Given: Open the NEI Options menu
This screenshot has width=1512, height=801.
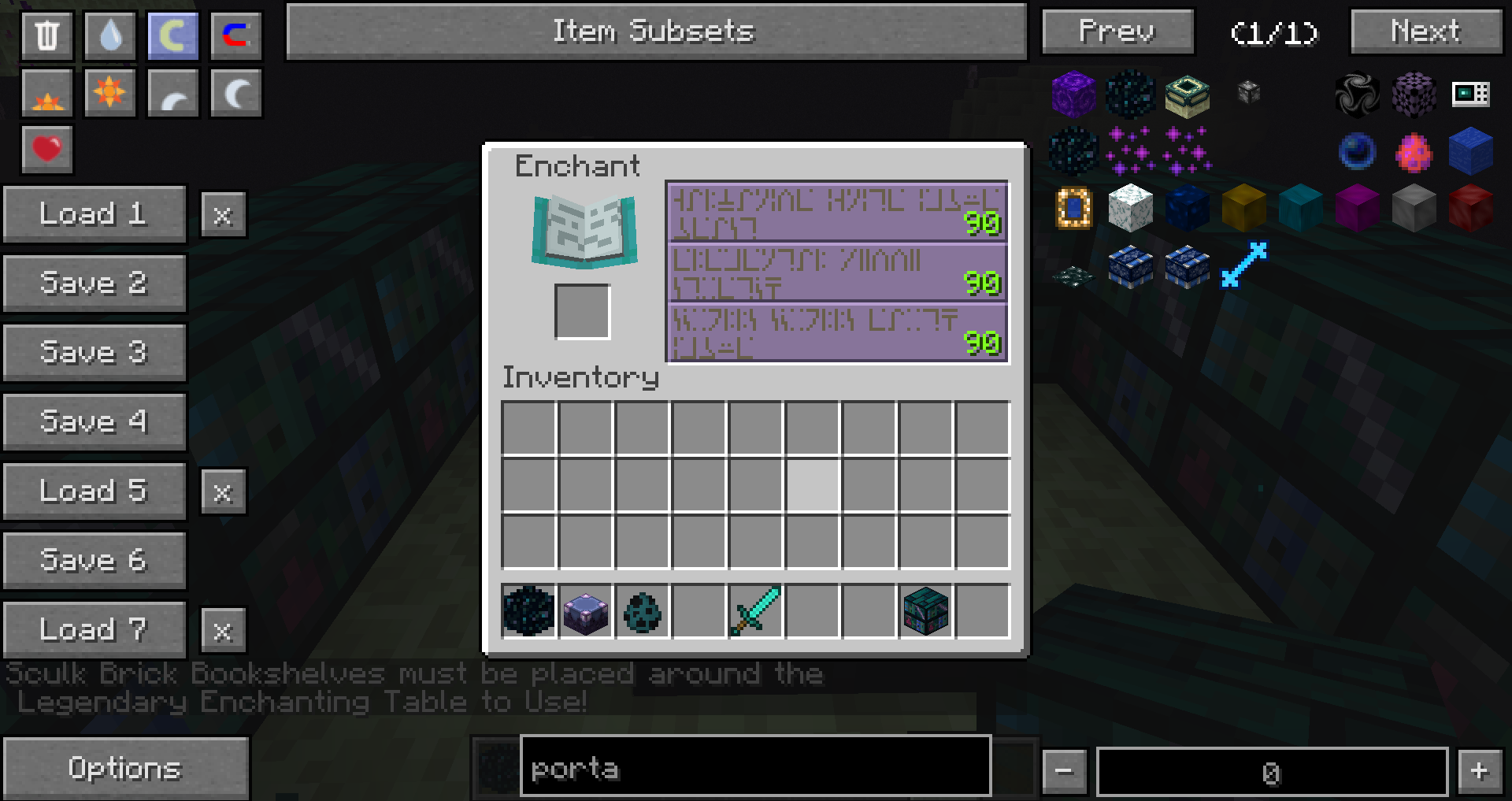Looking at the screenshot, I should (x=126, y=768).
